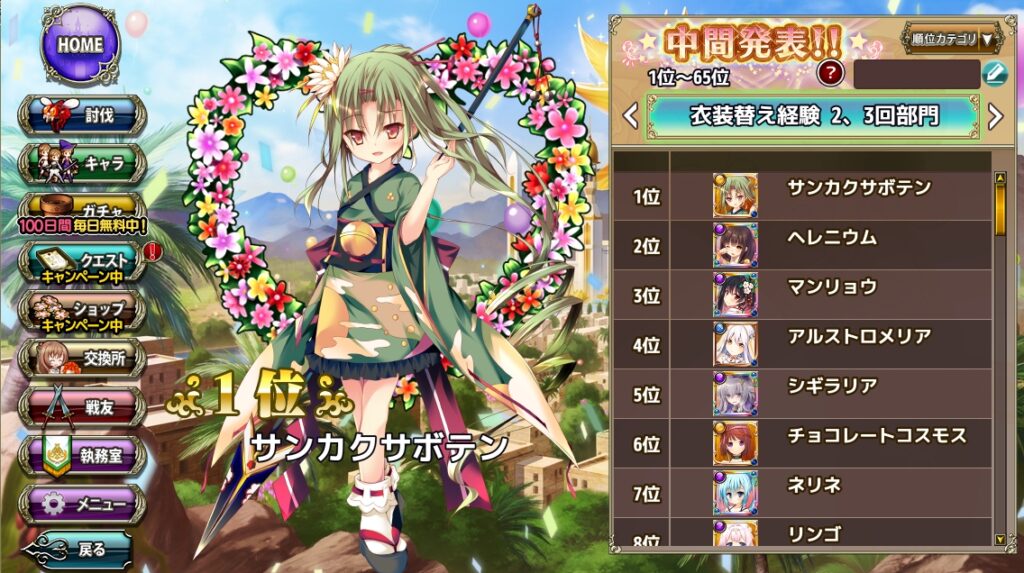This screenshot has height=573, width=1024.
Task: Open the 戦友 allies menu
Action: pyautogui.click(x=82, y=407)
